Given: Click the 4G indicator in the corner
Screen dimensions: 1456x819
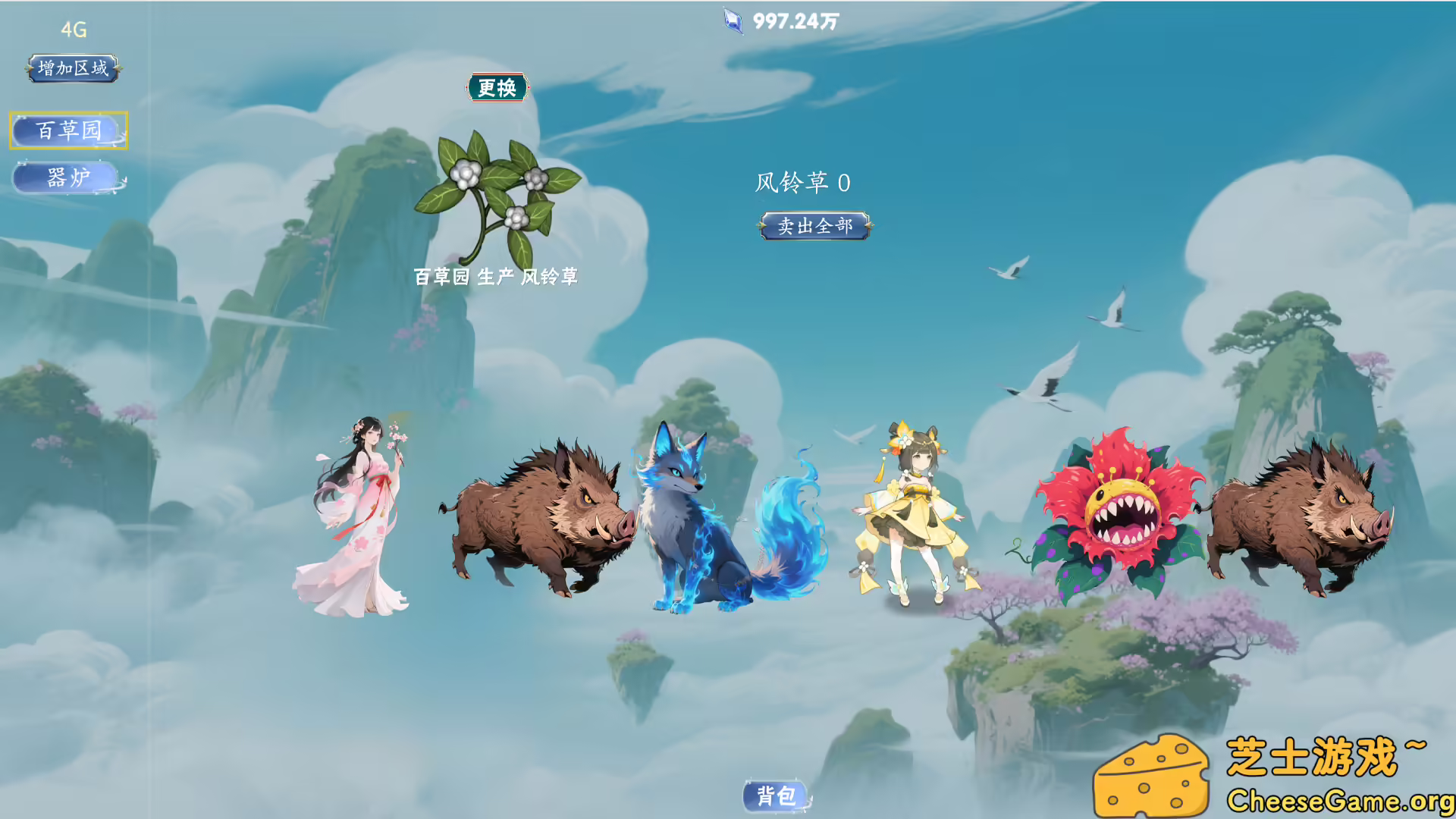Looking at the screenshot, I should click(x=73, y=30).
